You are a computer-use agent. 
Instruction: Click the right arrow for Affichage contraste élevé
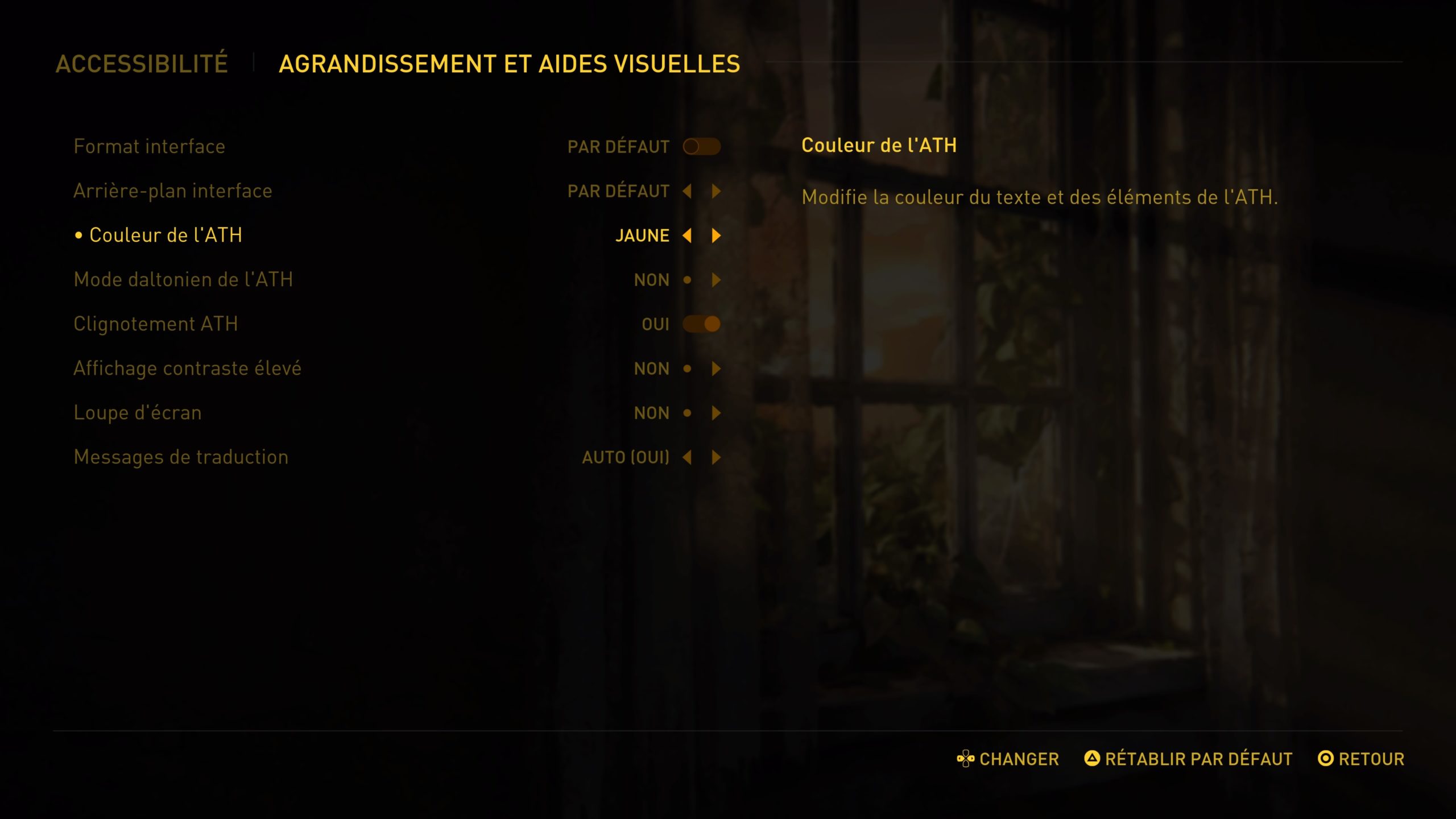[x=716, y=369]
